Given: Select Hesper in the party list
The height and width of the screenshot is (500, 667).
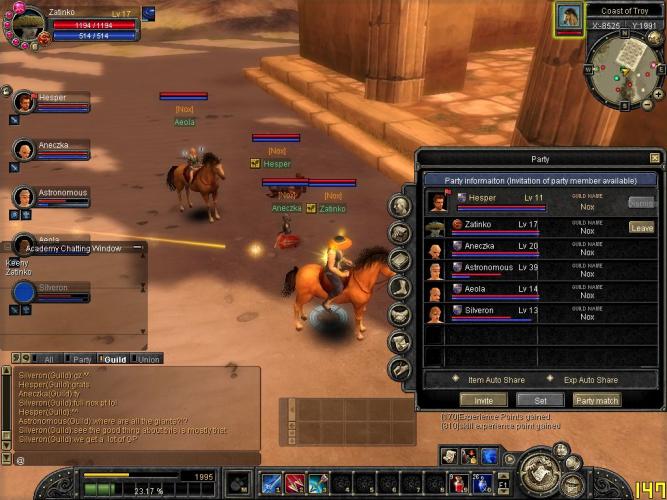Looking at the screenshot, I should pos(500,203).
